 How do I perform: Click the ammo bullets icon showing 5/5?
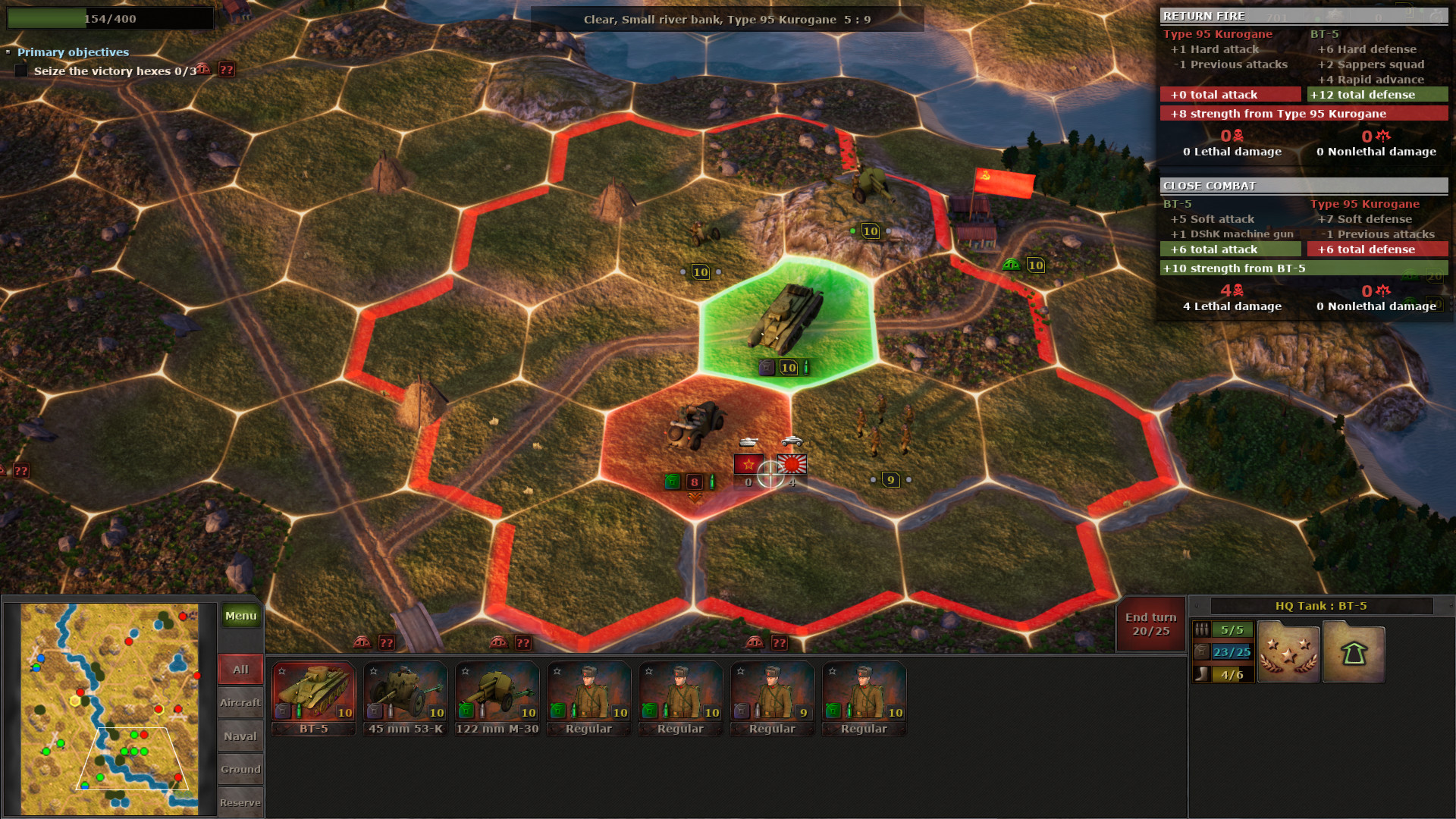coord(1222,629)
